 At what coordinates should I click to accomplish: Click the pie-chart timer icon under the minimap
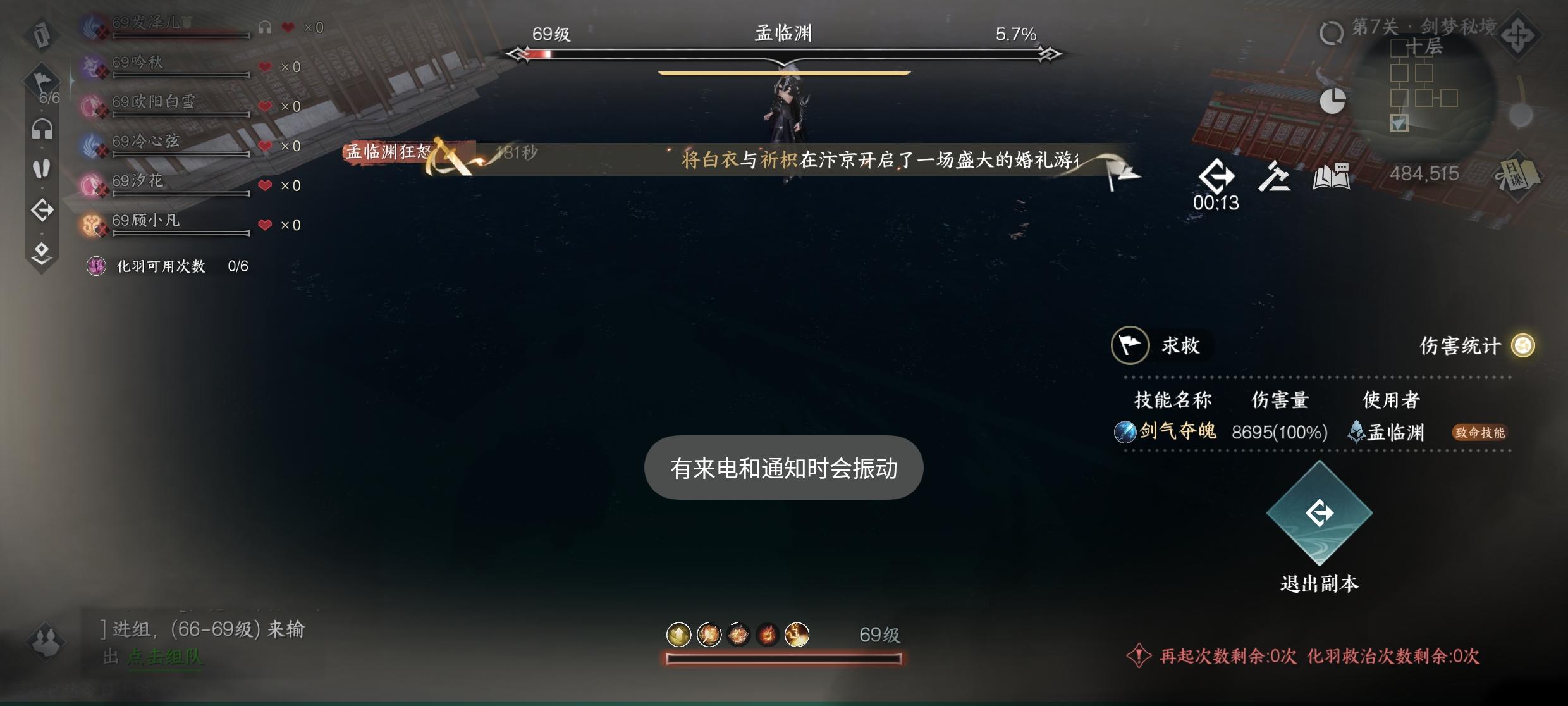click(x=1333, y=100)
